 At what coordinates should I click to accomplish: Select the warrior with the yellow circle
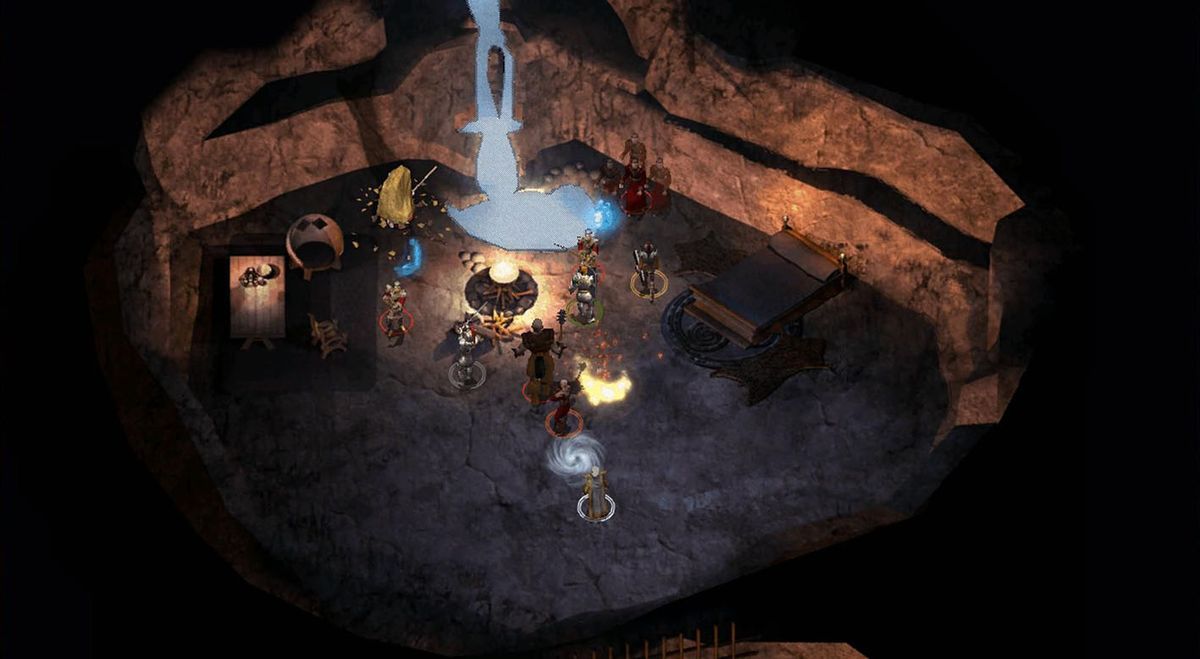click(x=648, y=270)
